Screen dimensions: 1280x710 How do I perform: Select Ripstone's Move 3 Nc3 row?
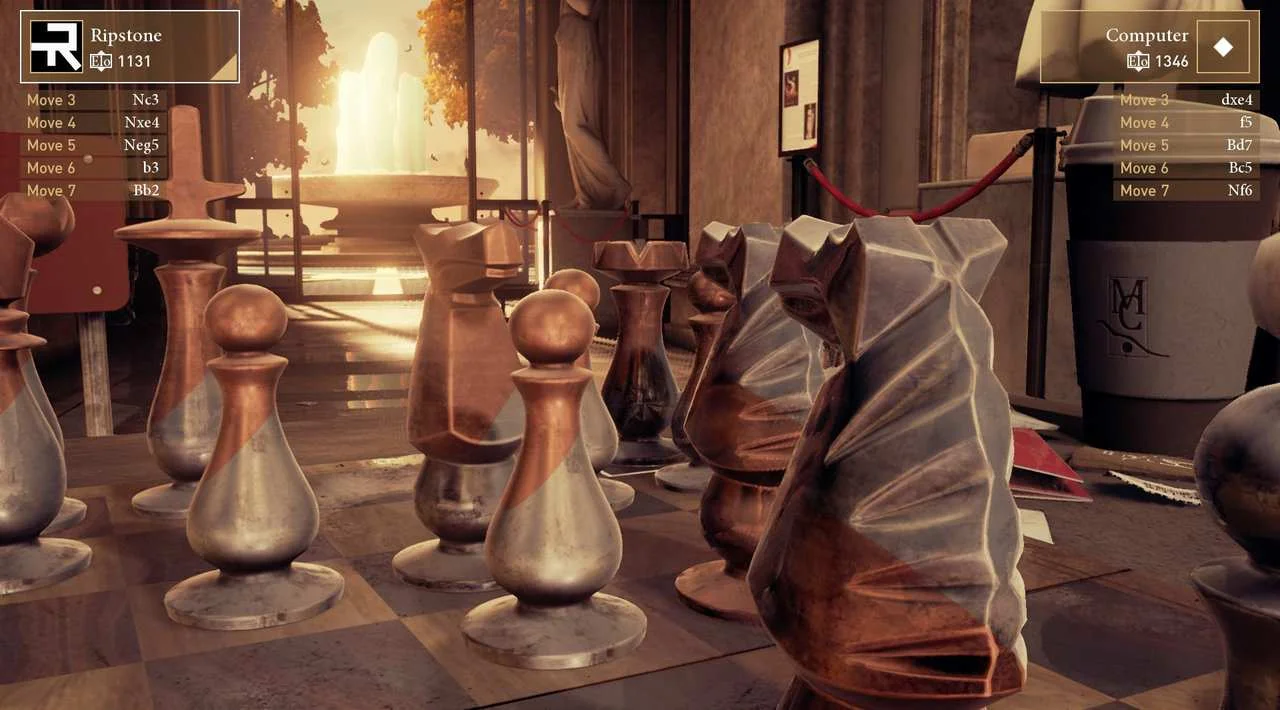[93, 100]
